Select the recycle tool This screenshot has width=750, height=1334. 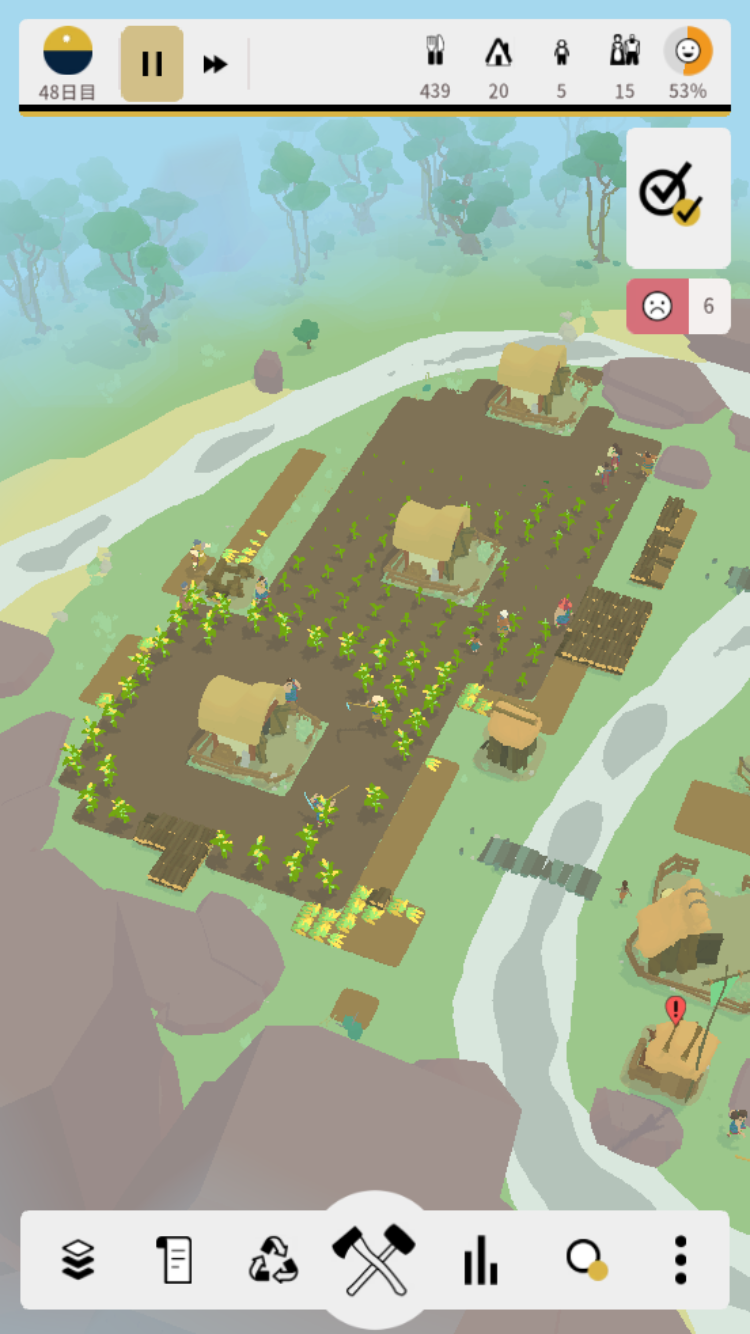273,1259
